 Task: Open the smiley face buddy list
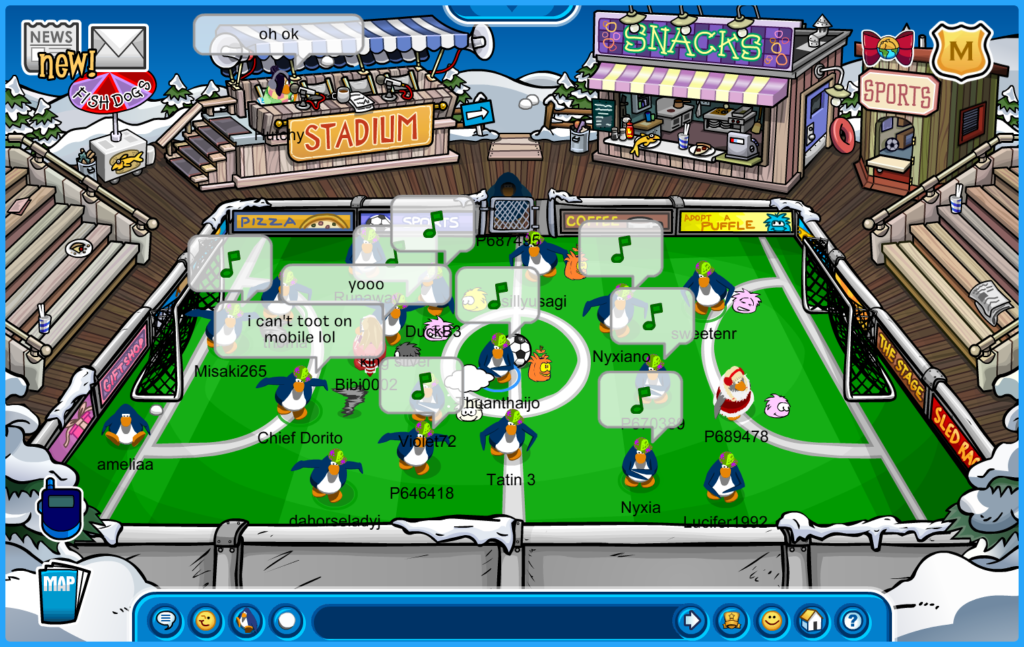pyautogui.click(x=771, y=621)
